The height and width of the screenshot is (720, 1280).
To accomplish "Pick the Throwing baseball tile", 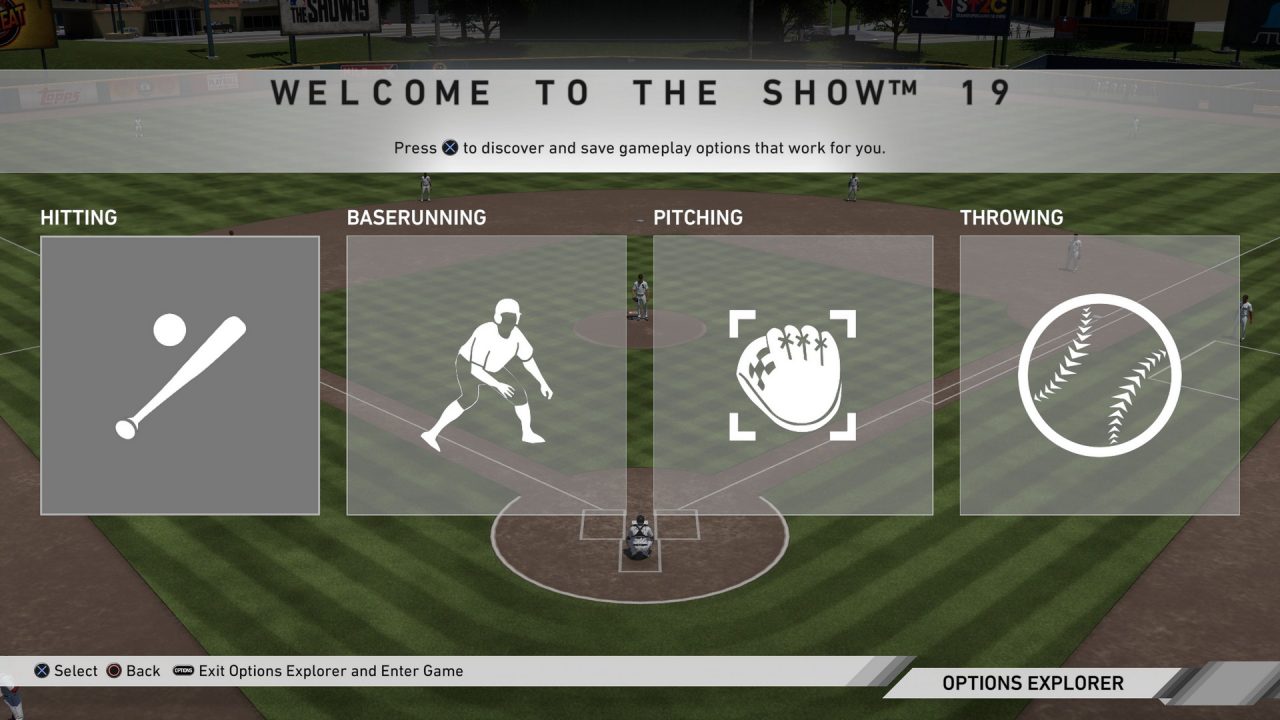I will [1099, 375].
